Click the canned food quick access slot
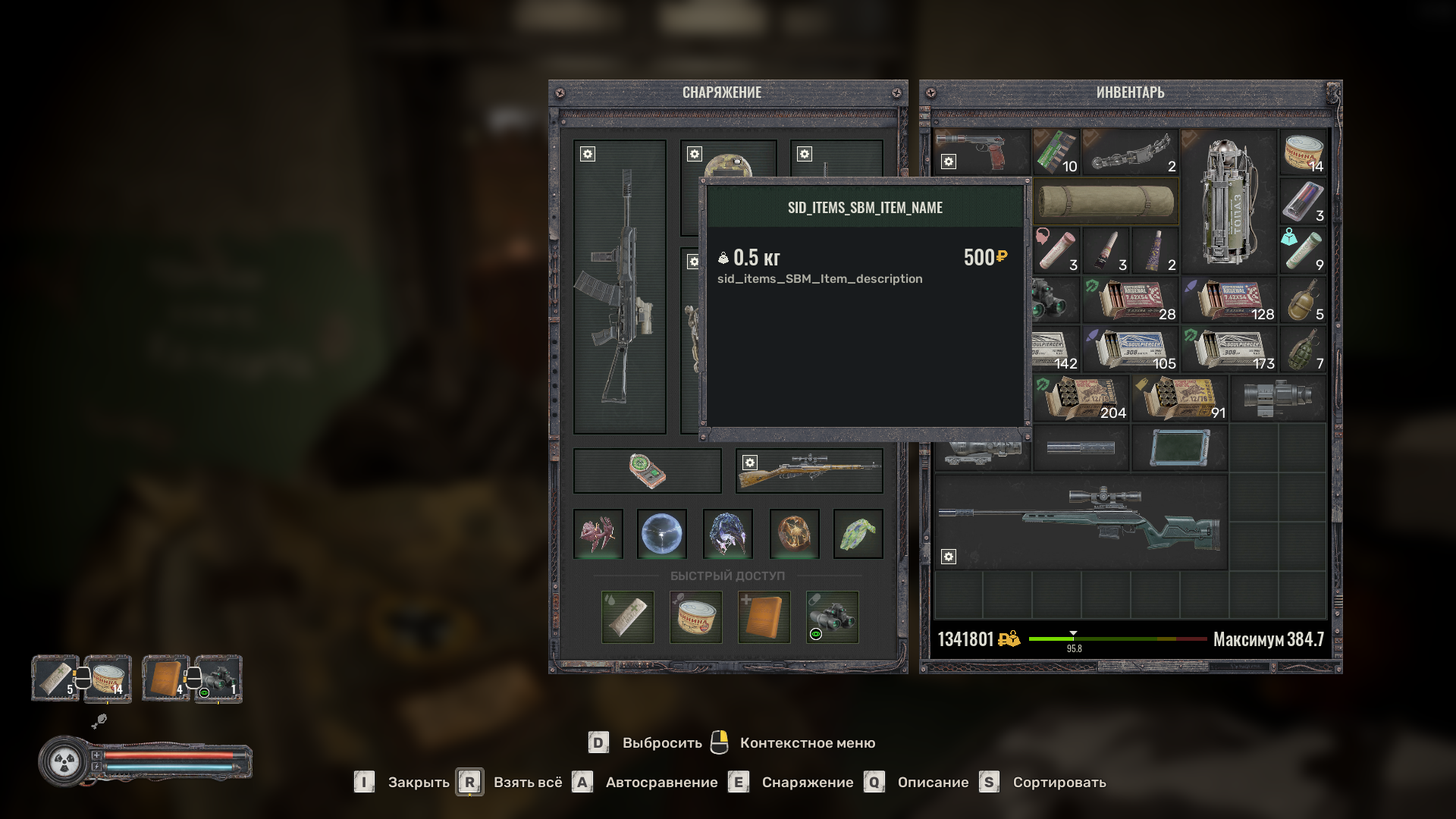 pyautogui.click(x=696, y=617)
